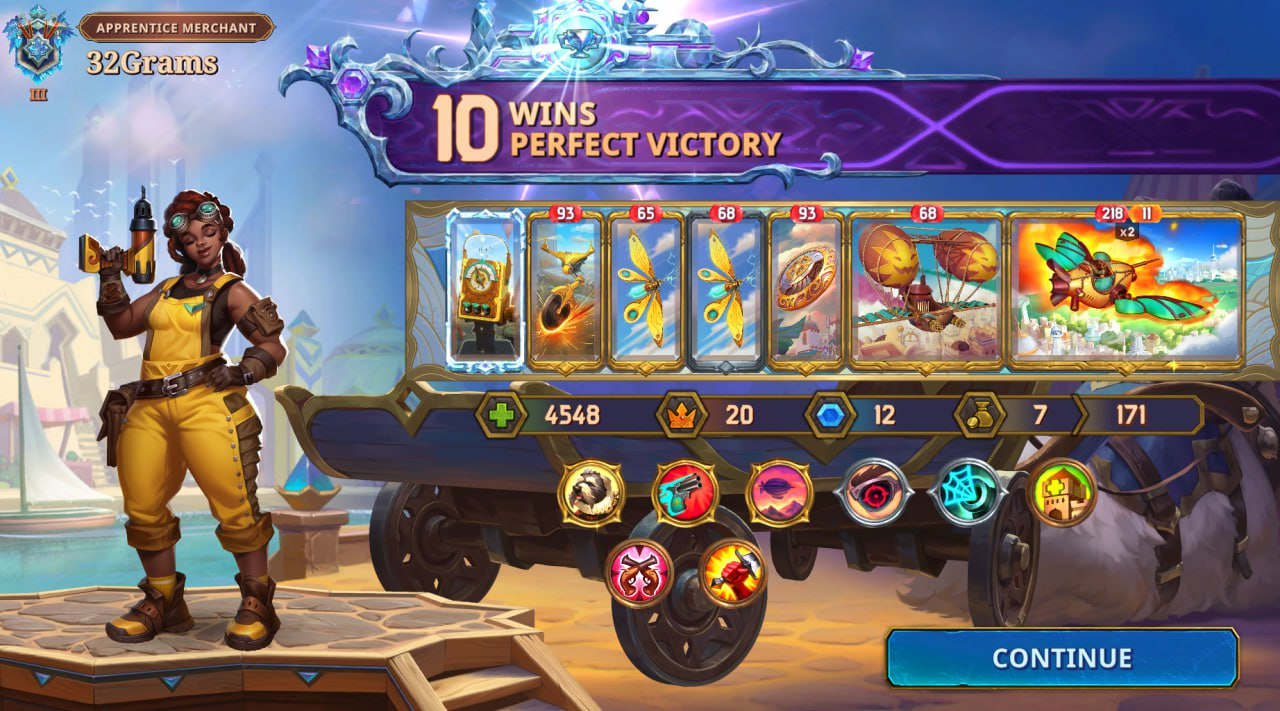Click the rank badge emblem
The height and width of the screenshot is (711, 1280).
click(37, 45)
